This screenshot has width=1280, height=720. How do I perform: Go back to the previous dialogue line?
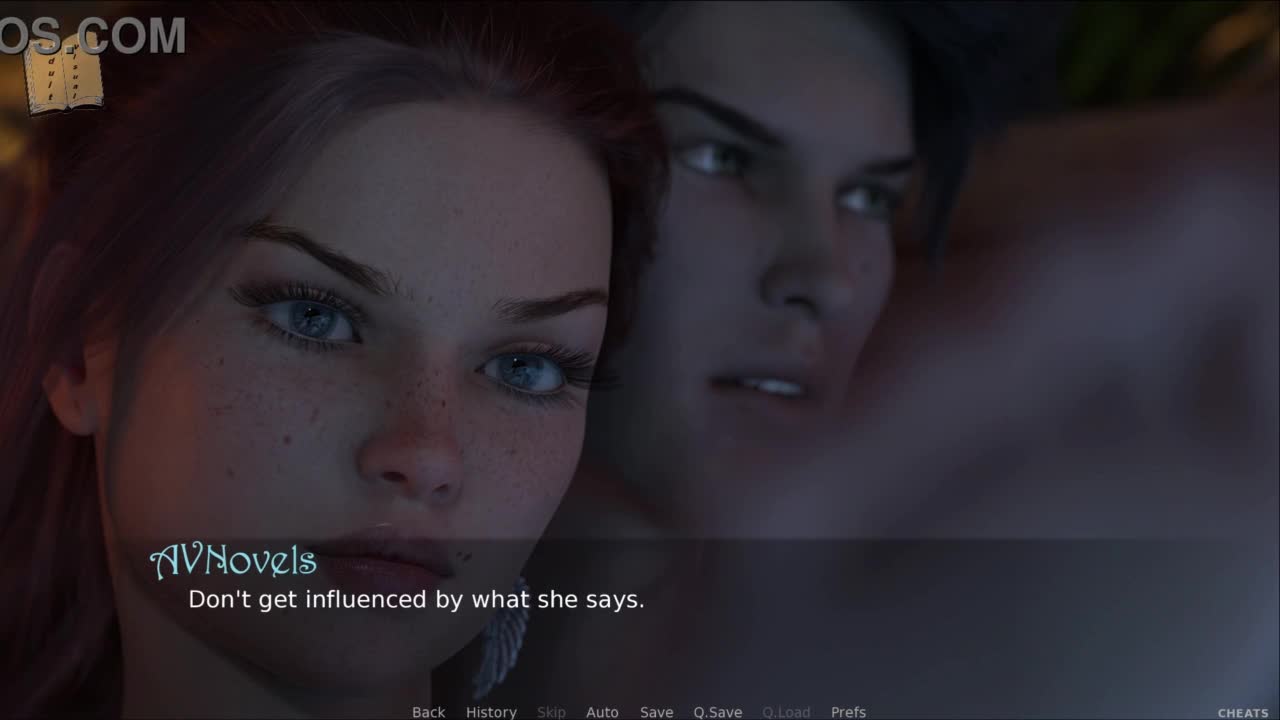tap(428, 712)
